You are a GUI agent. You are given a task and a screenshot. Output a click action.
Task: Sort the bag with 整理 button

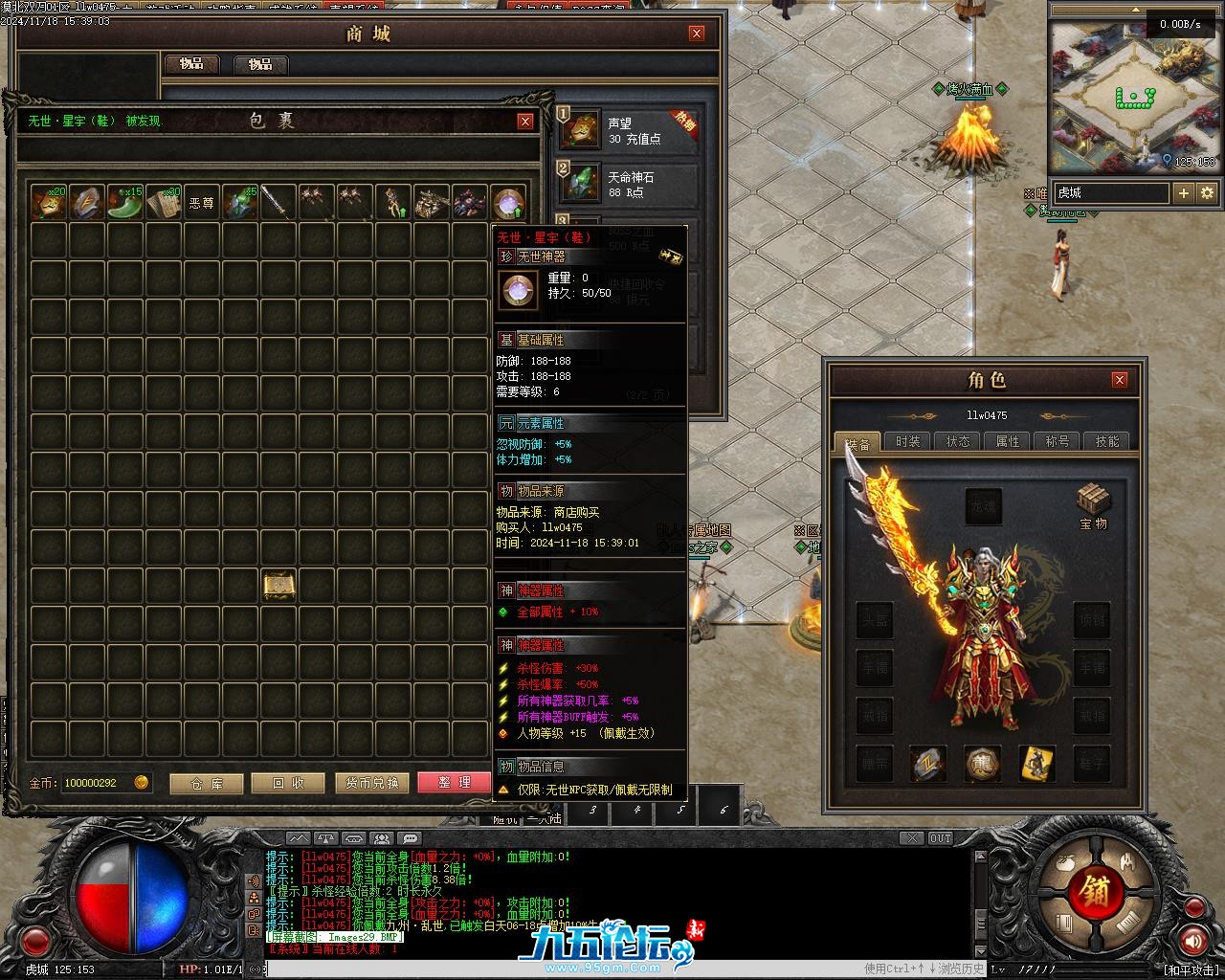click(x=455, y=783)
